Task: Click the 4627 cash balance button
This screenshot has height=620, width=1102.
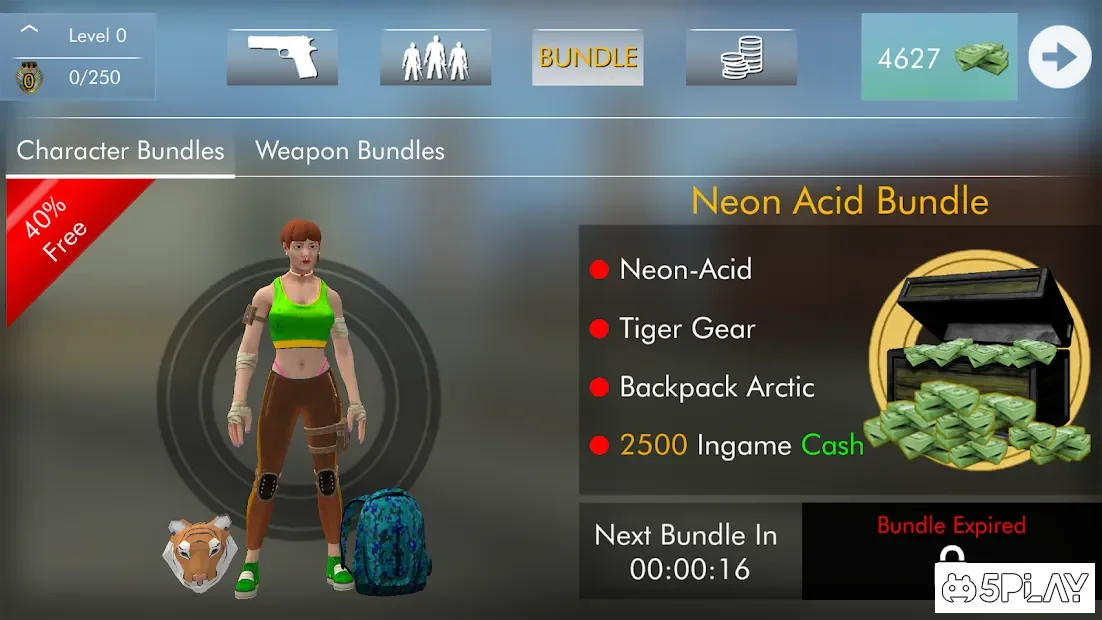Action: (x=938, y=58)
